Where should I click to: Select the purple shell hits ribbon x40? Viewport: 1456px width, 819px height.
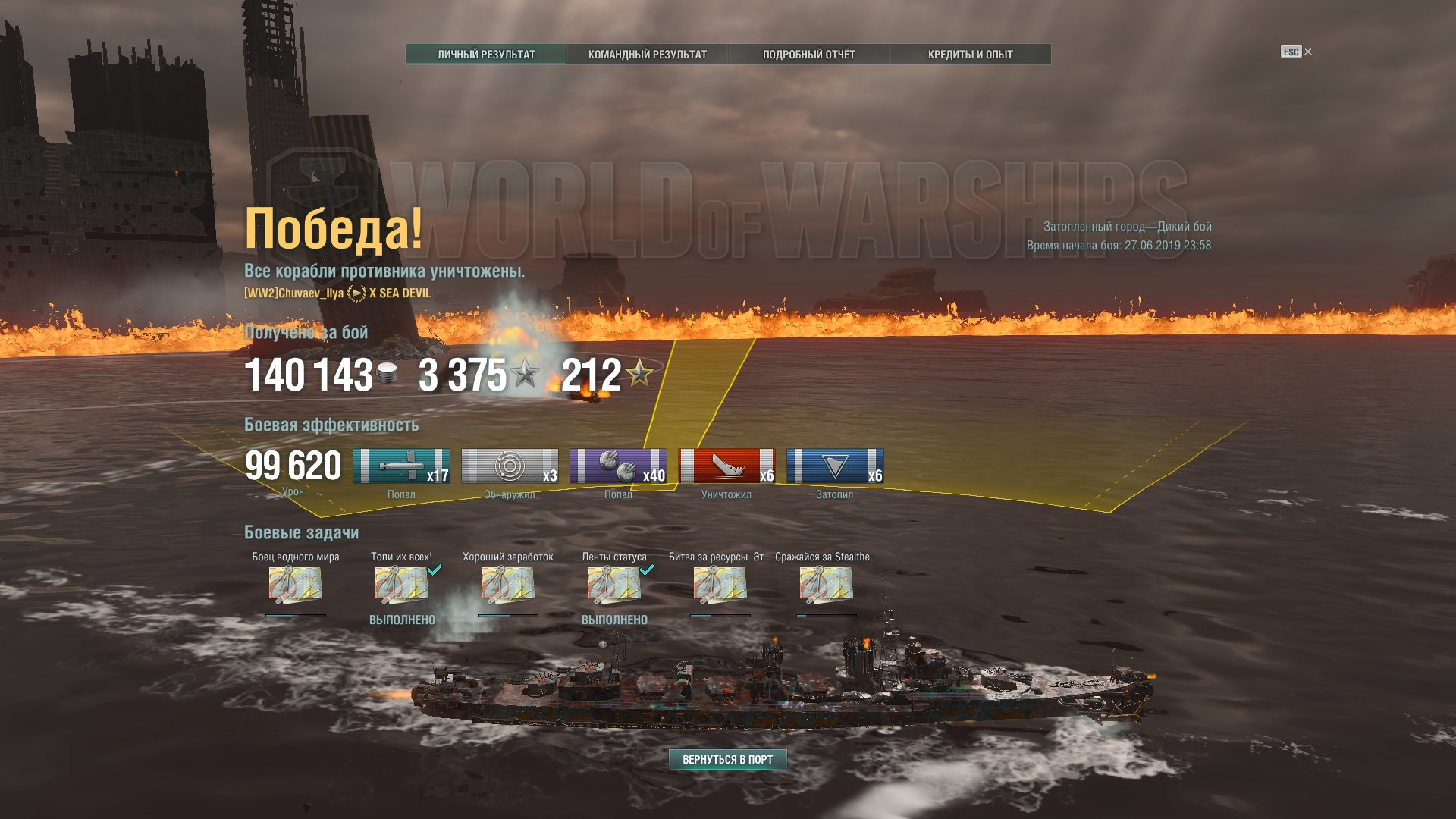click(x=618, y=466)
